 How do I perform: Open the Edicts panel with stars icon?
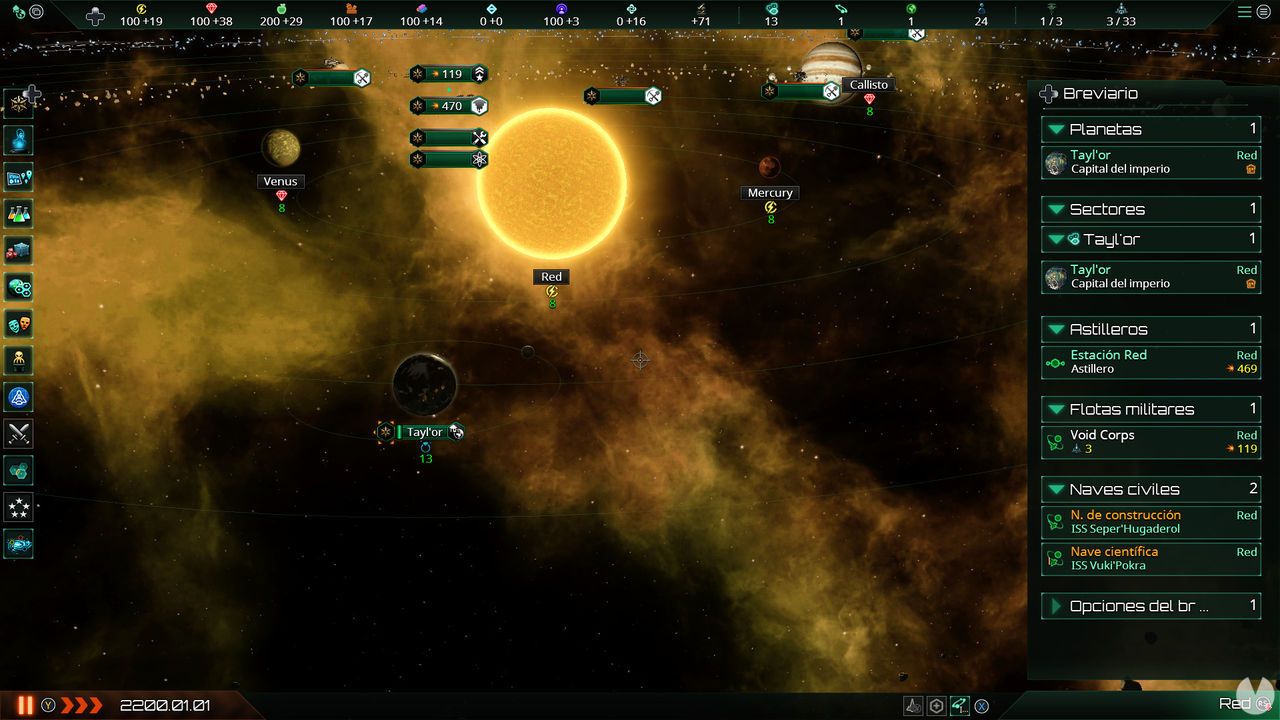pos(18,506)
